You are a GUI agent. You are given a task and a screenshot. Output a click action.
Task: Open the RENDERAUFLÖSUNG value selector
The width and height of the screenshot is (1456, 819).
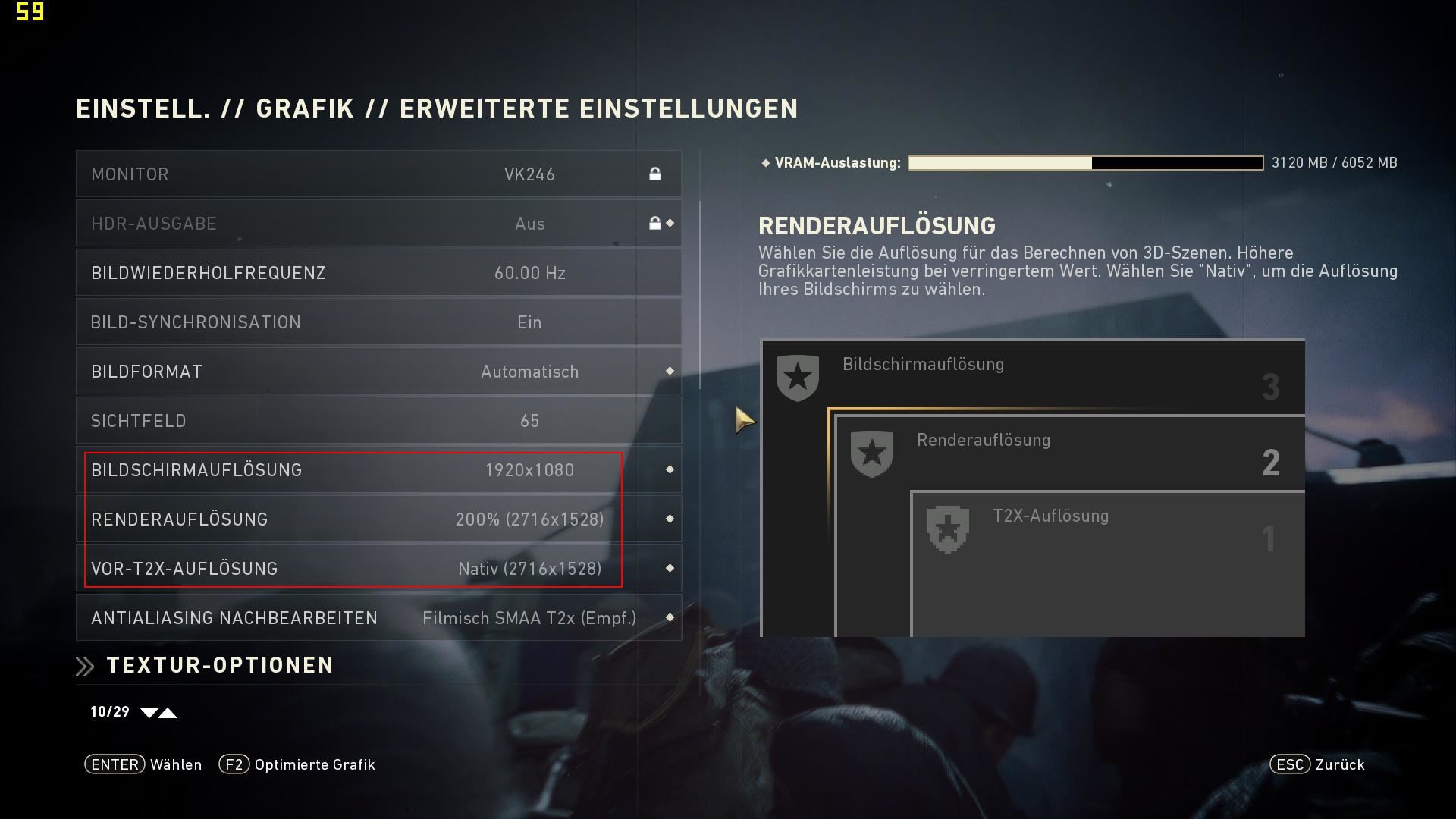point(377,519)
